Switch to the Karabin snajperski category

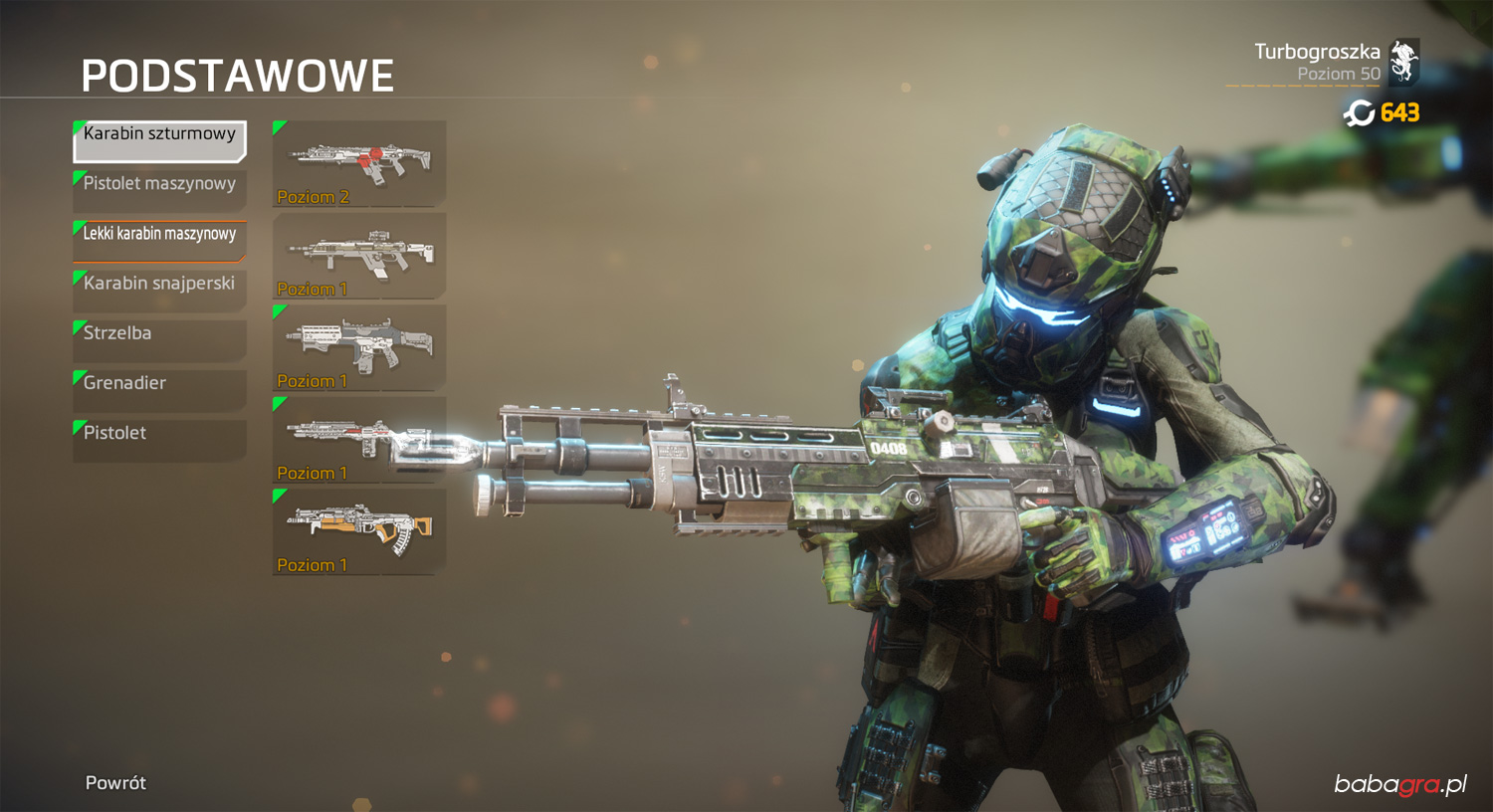tap(159, 290)
